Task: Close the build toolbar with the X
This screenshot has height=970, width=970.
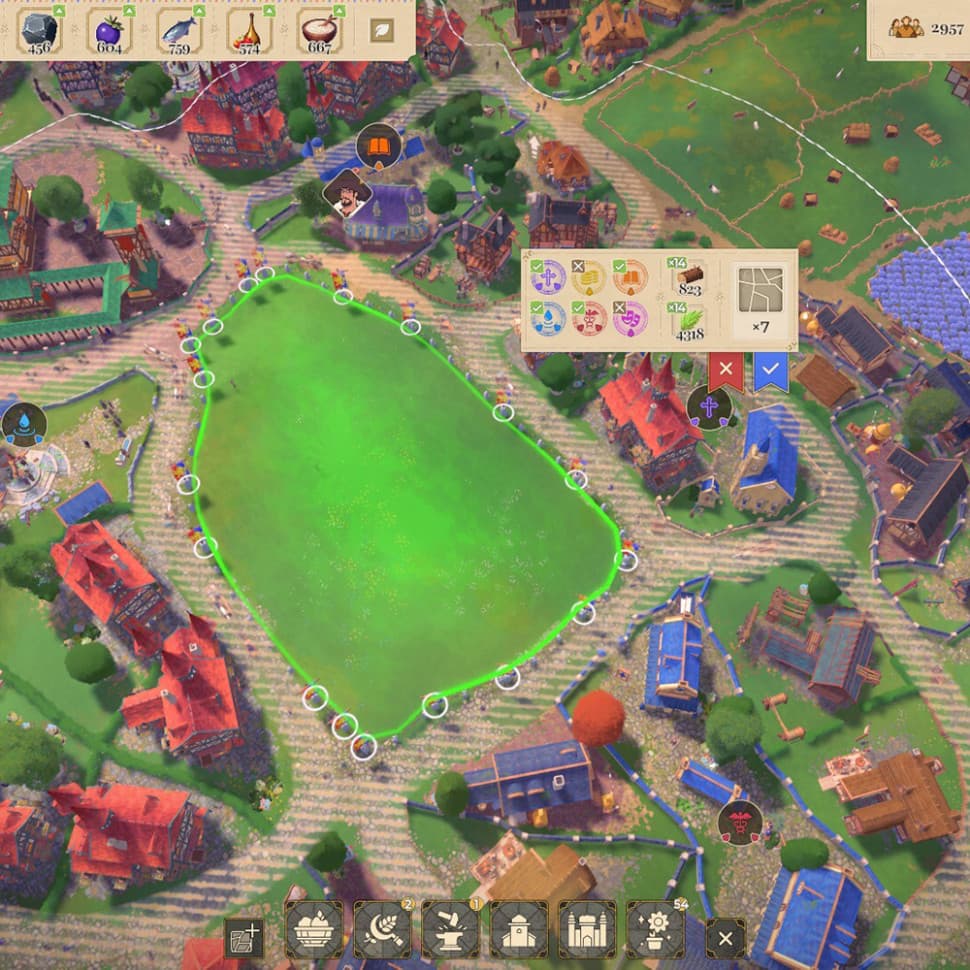Action: pos(725,938)
